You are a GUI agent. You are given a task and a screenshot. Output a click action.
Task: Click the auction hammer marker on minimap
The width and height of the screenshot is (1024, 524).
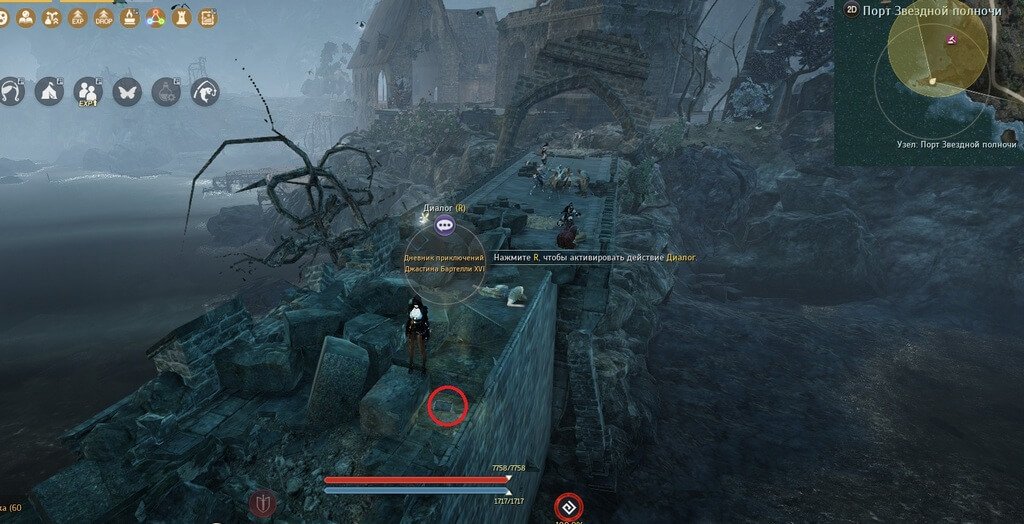click(x=952, y=40)
